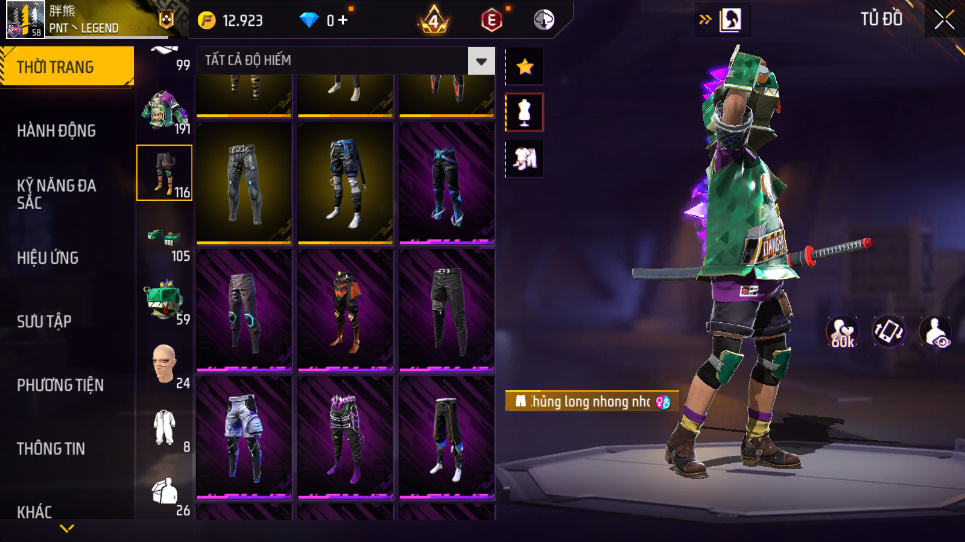
Task: Show favorites with the star filter
Action: click(525, 67)
